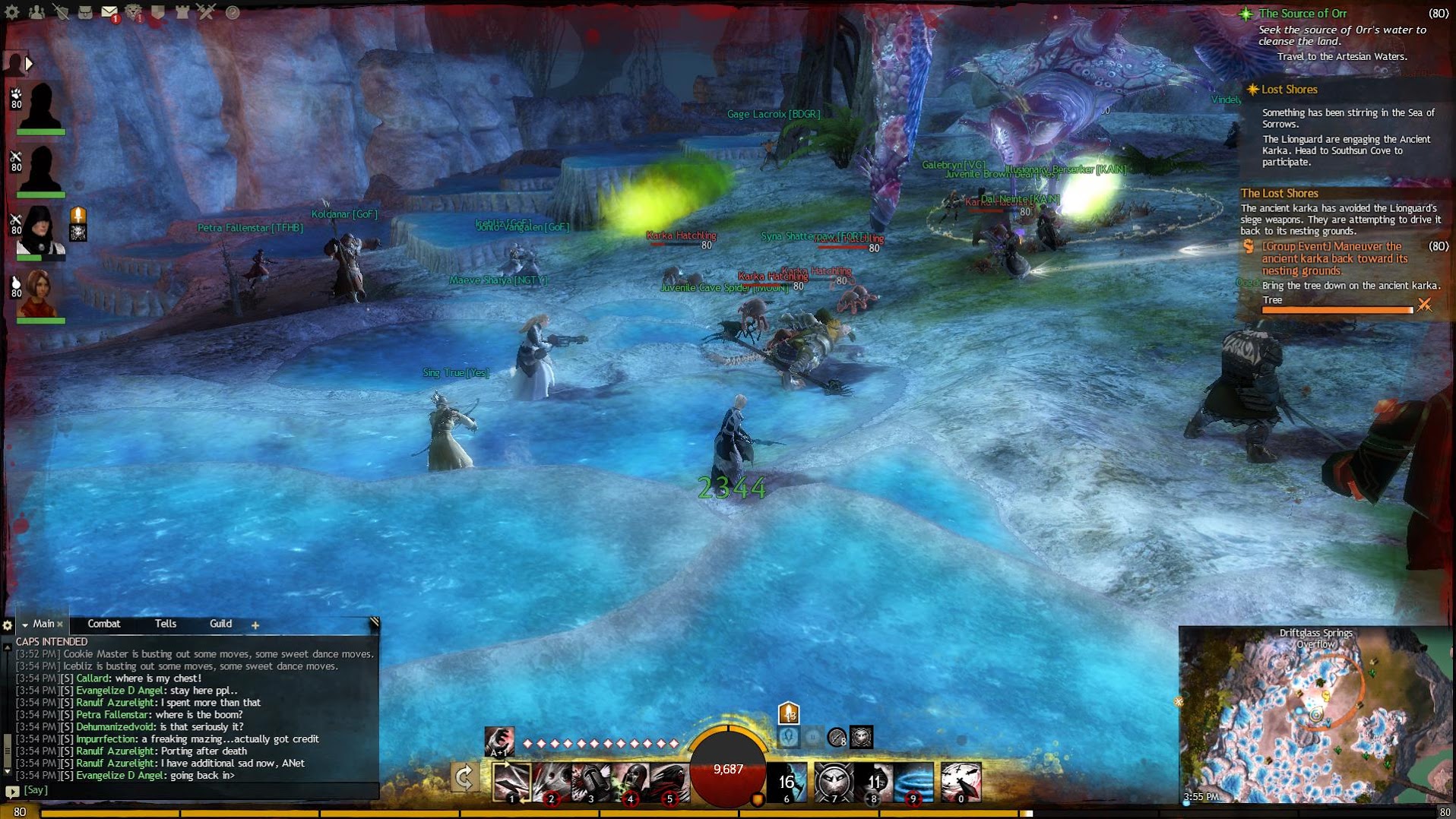Click the Driftglass Springs minimap
The image size is (1456, 819).
point(1315,718)
